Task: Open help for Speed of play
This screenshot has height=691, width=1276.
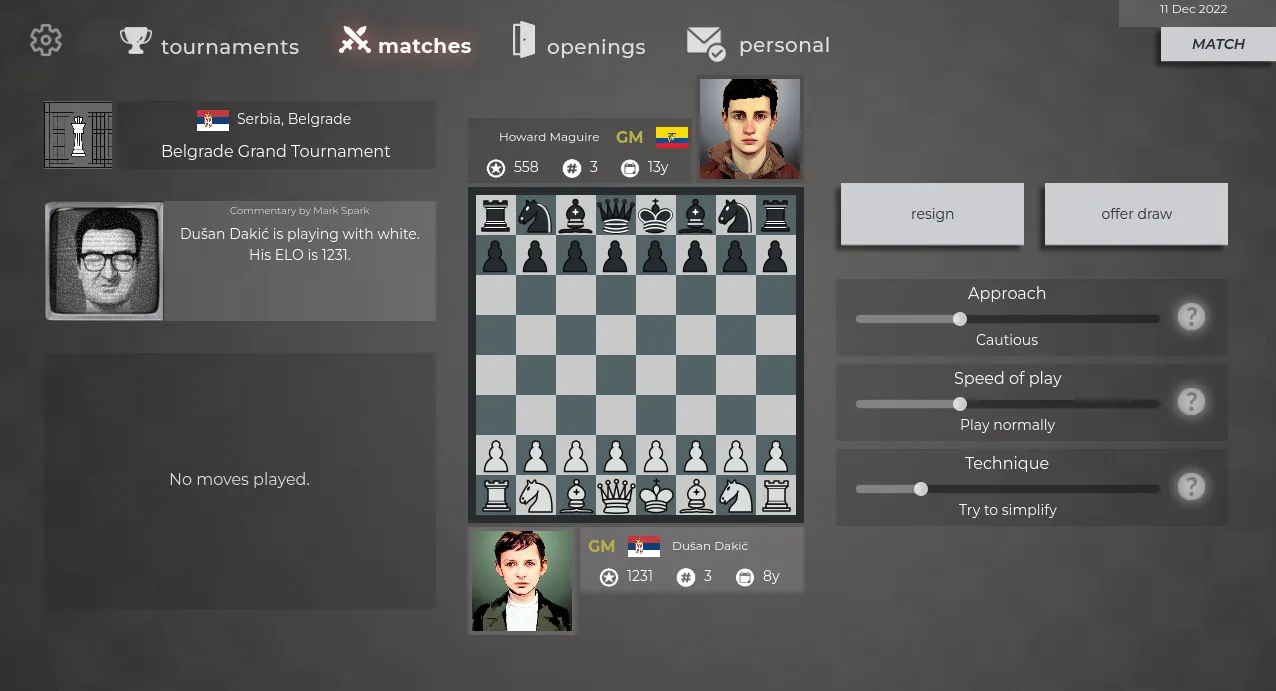Action: (1190, 402)
